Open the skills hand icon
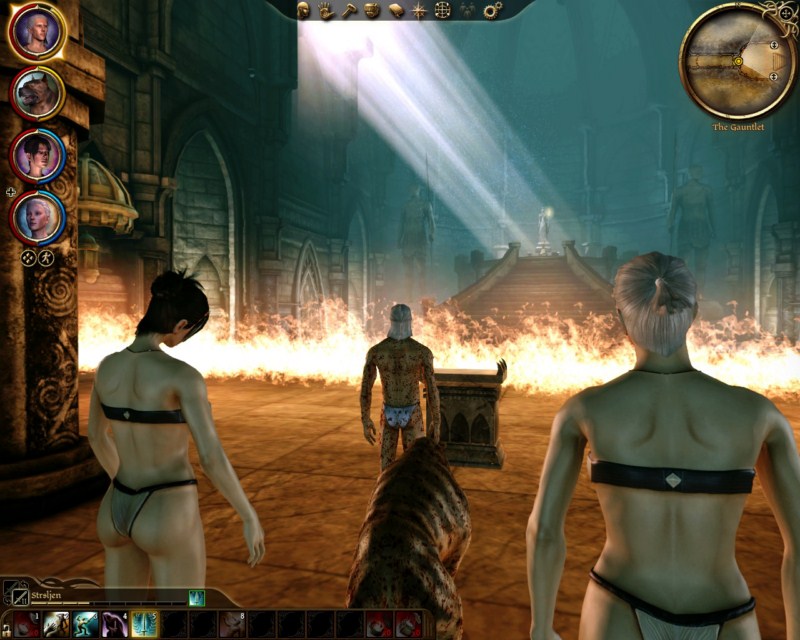Viewport: 800px width, 640px height. click(x=326, y=10)
